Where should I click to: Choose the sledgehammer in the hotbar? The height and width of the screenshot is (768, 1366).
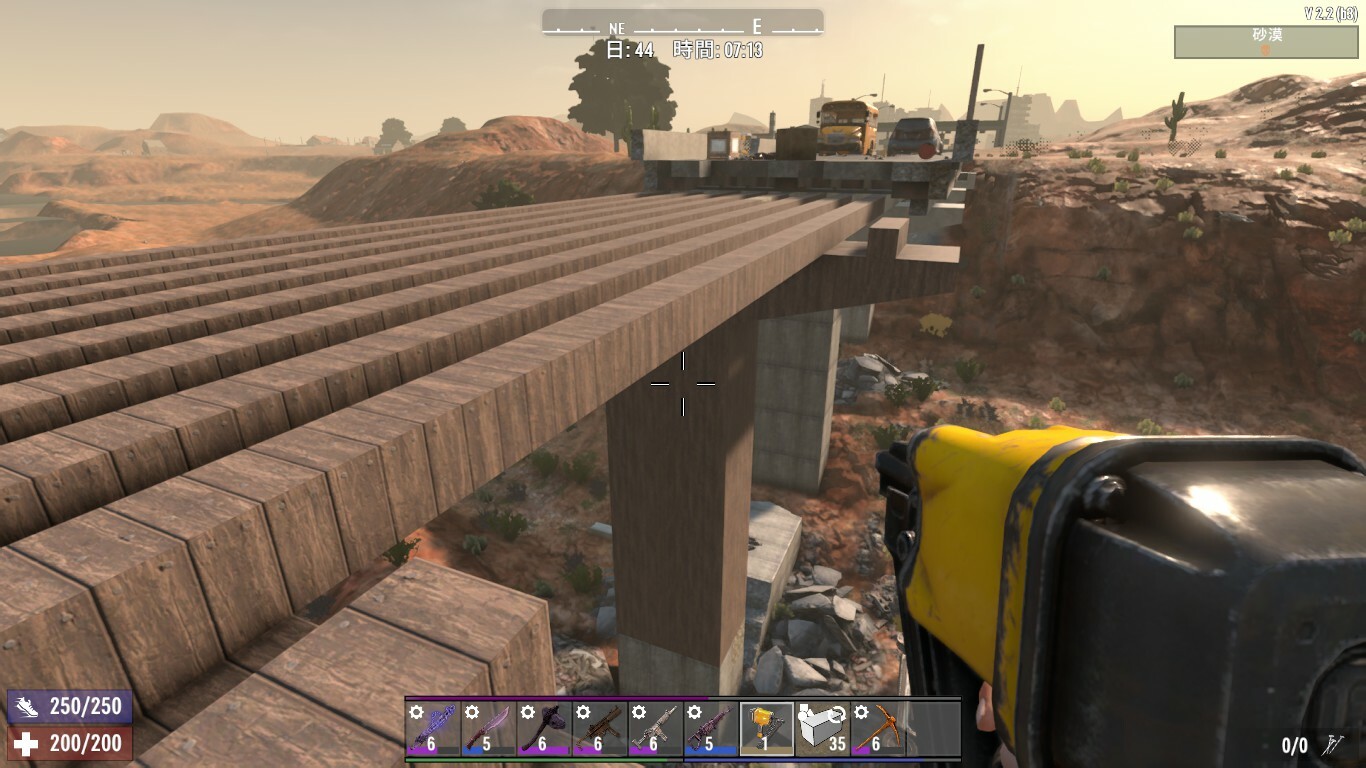pos(544,728)
